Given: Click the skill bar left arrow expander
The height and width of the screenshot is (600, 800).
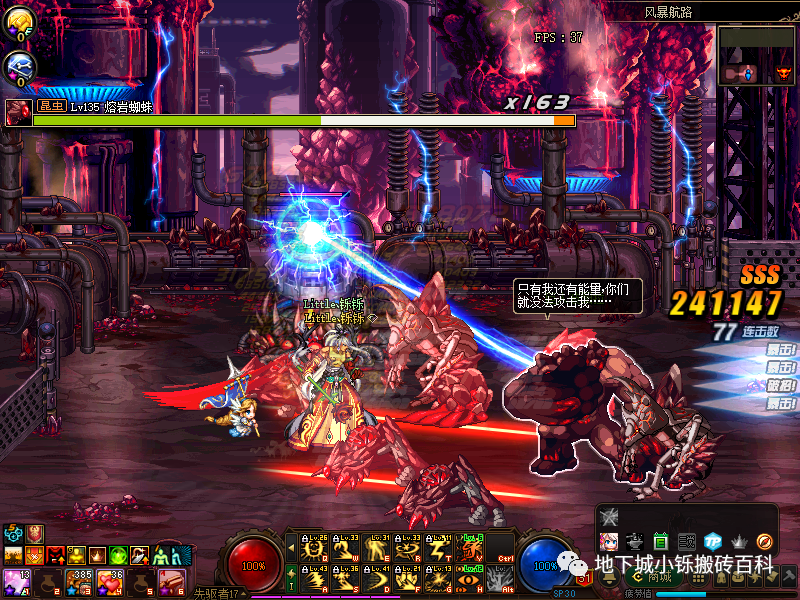Looking at the screenshot, I should [x=292, y=548].
